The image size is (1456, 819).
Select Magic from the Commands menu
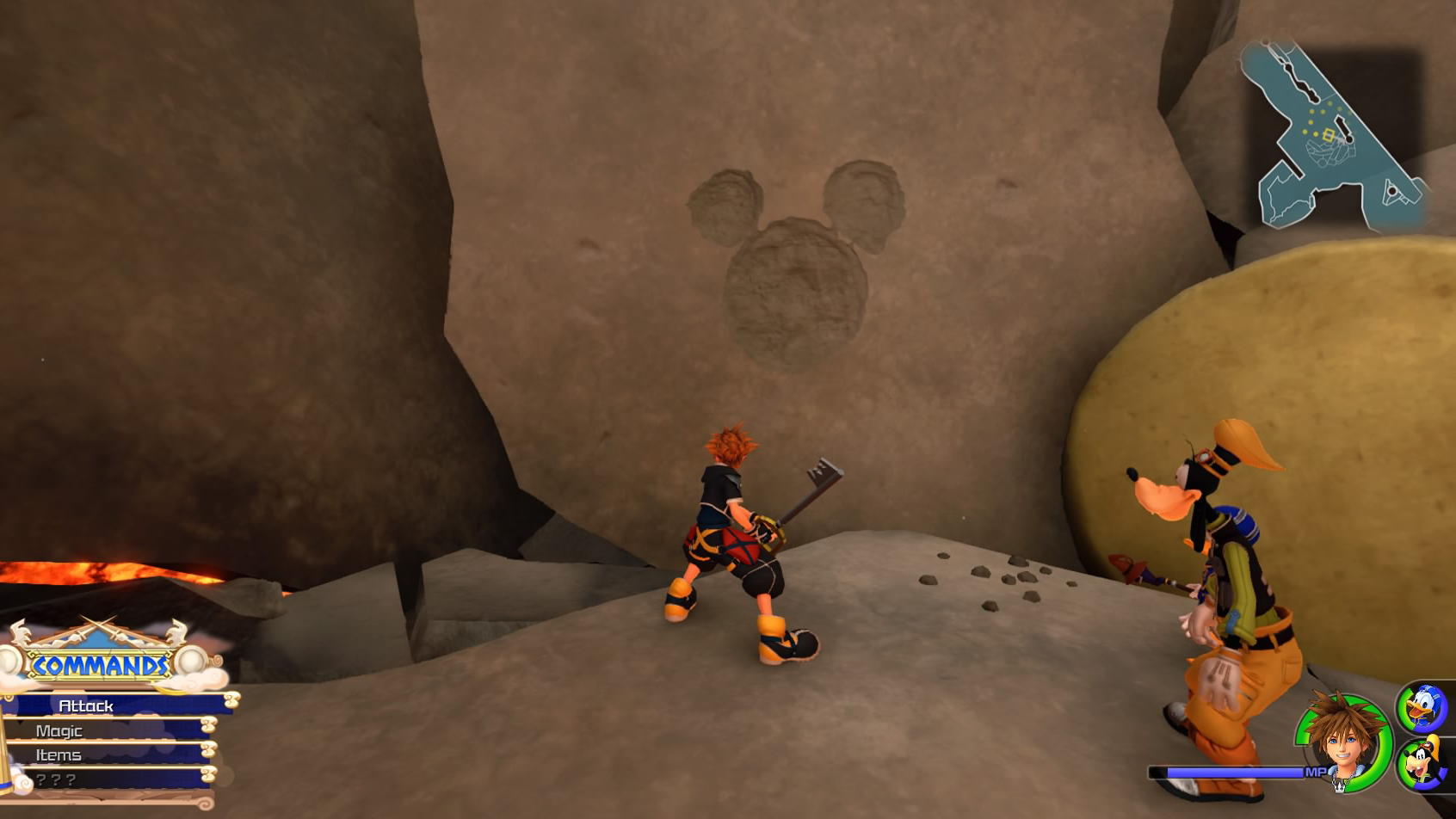tap(59, 730)
